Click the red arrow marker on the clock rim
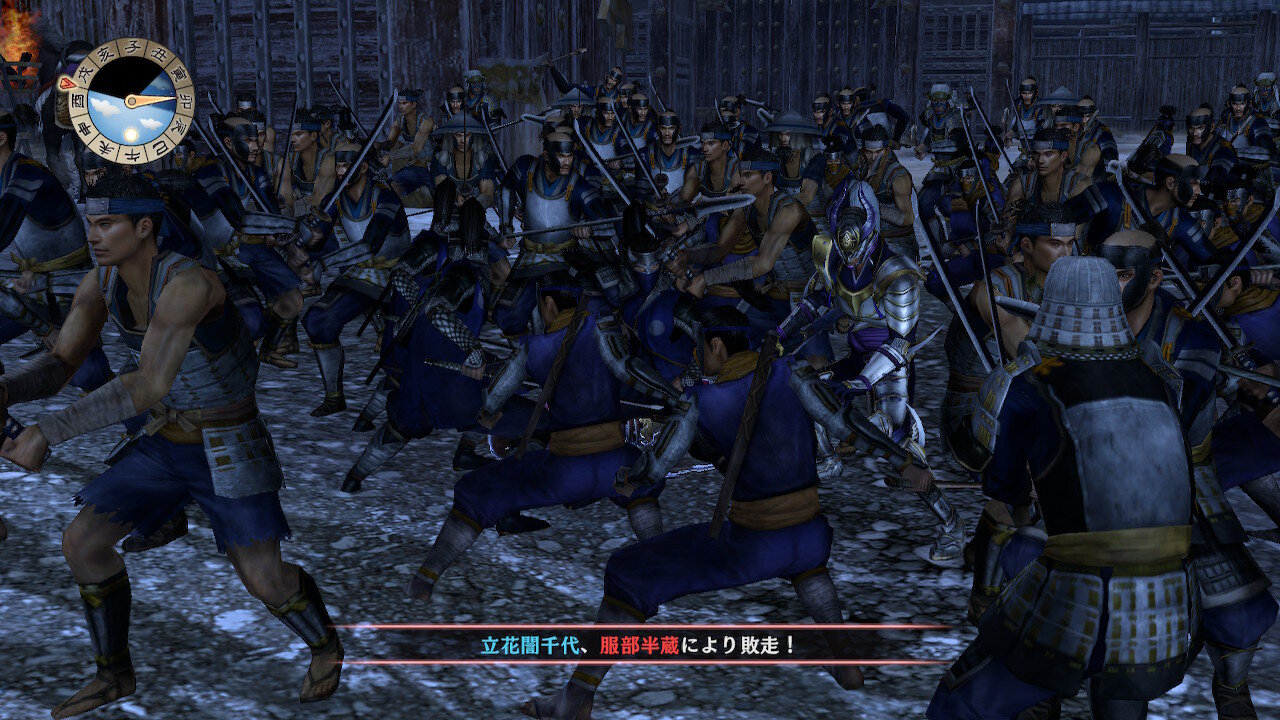The width and height of the screenshot is (1280, 720). coord(67,82)
